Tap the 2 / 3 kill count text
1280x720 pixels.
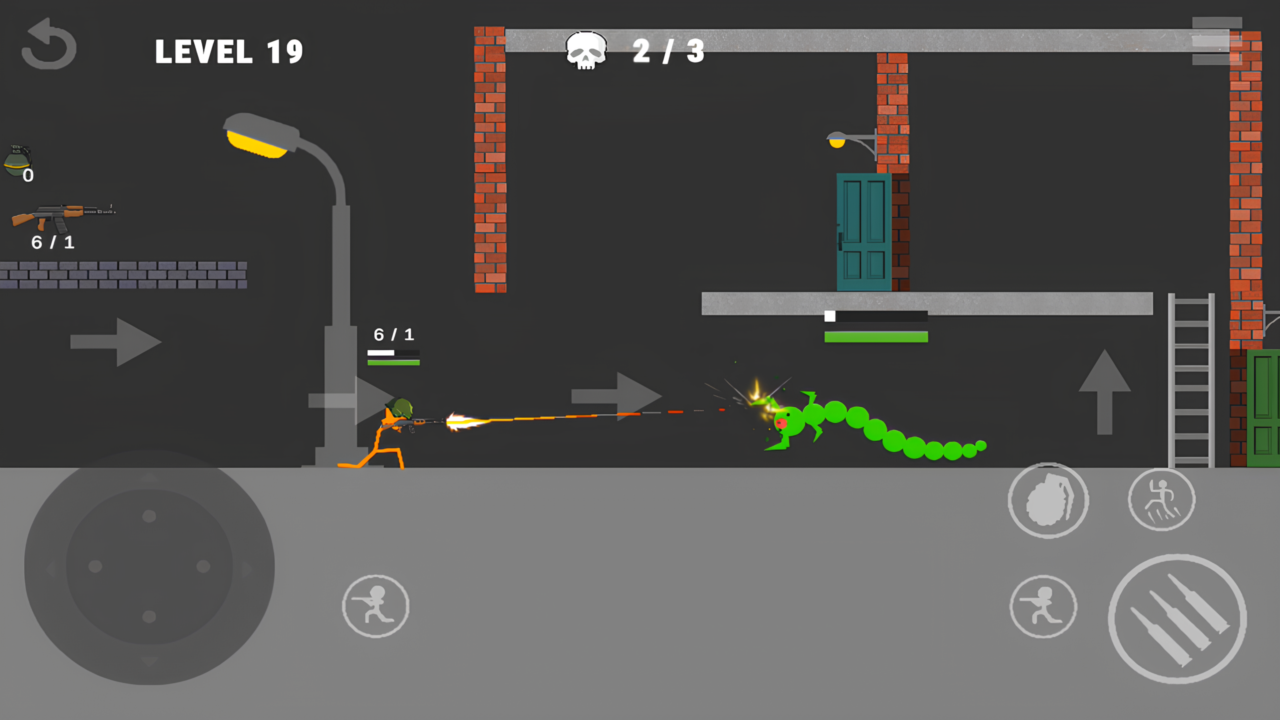coord(668,51)
